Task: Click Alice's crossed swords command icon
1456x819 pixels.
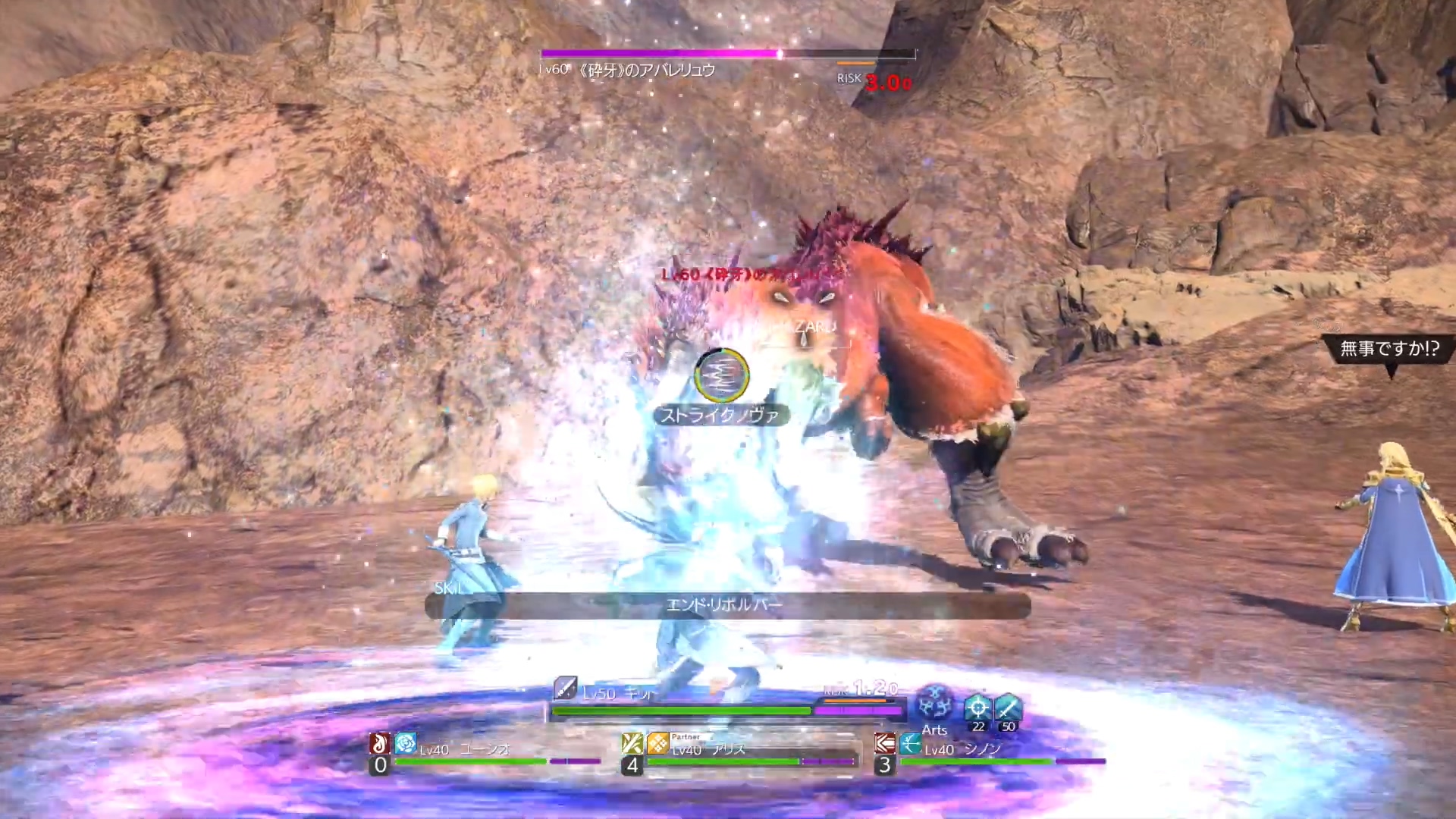Action: 632,742
